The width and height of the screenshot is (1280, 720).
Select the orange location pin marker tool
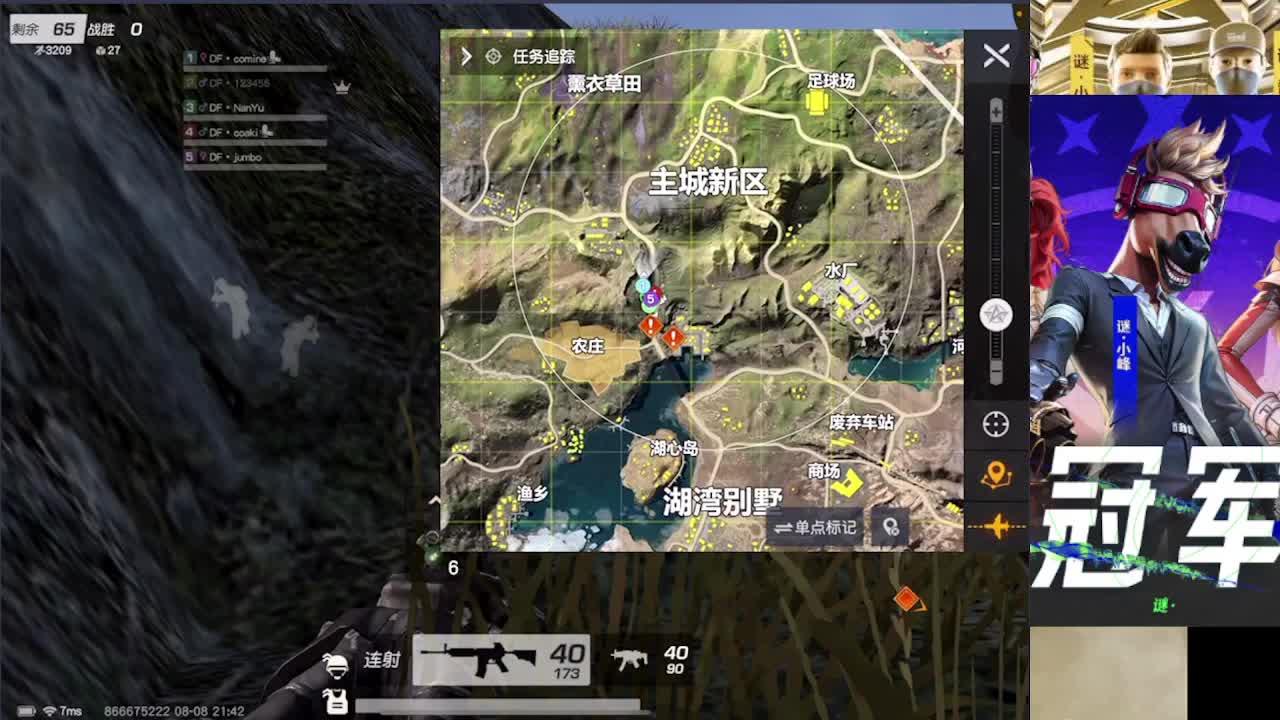[x=994, y=474]
